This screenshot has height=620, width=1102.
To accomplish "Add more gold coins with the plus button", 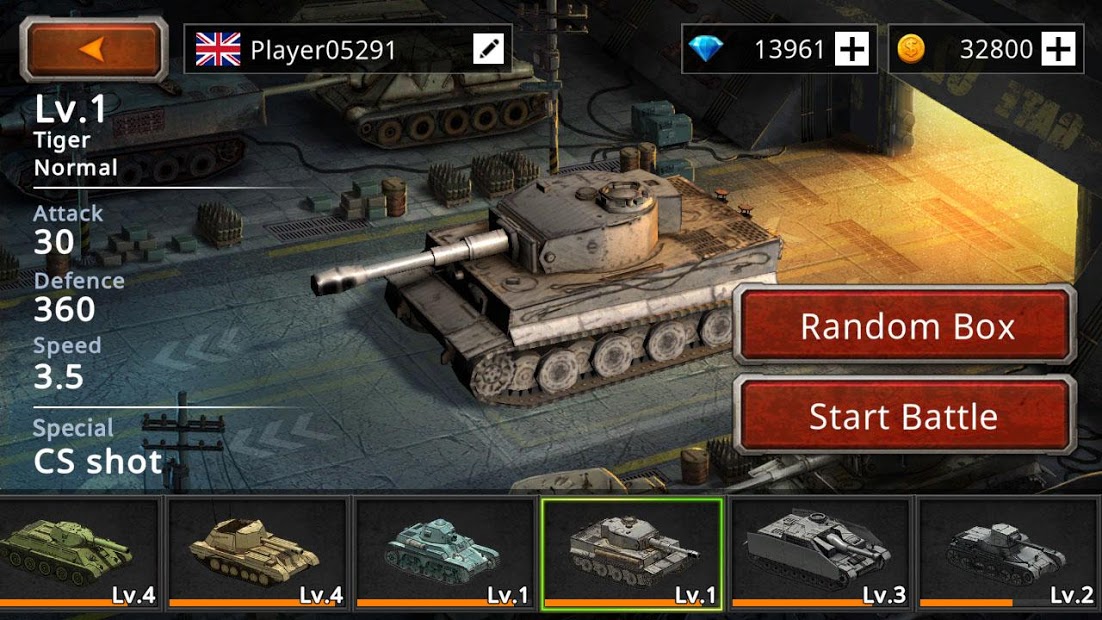I will (1058, 49).
